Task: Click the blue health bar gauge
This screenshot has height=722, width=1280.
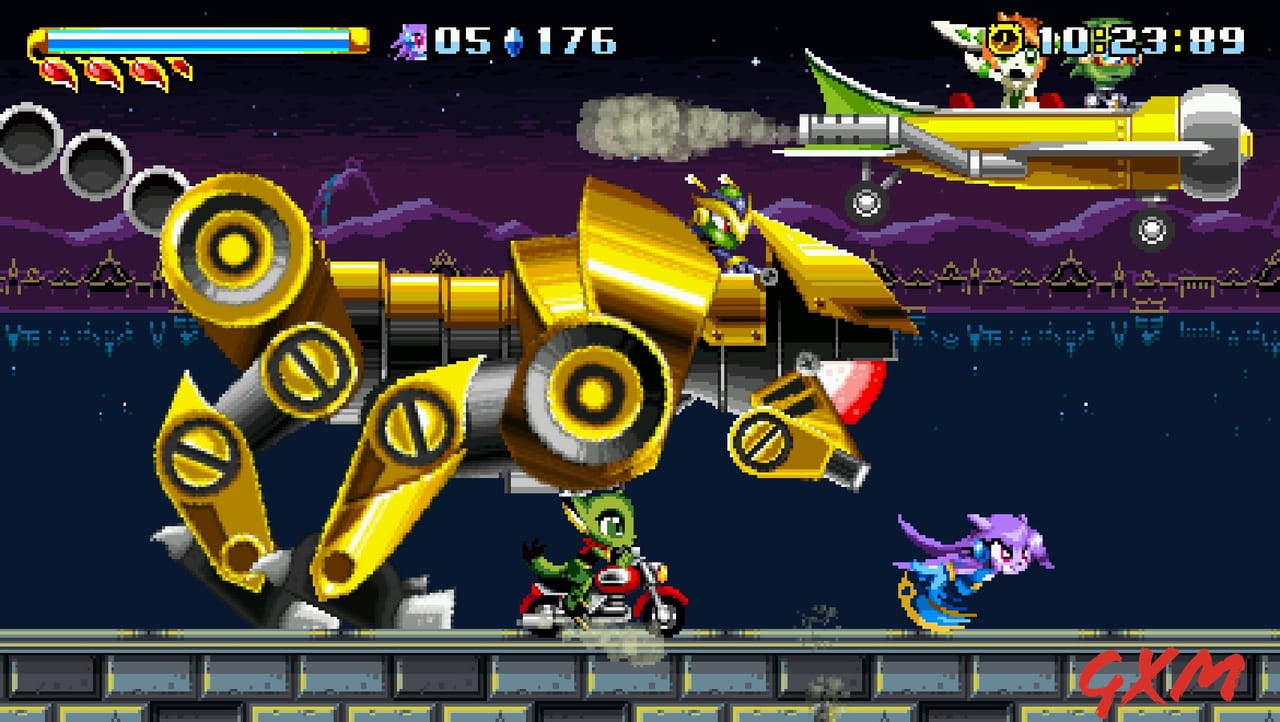Action: [200, 38]
